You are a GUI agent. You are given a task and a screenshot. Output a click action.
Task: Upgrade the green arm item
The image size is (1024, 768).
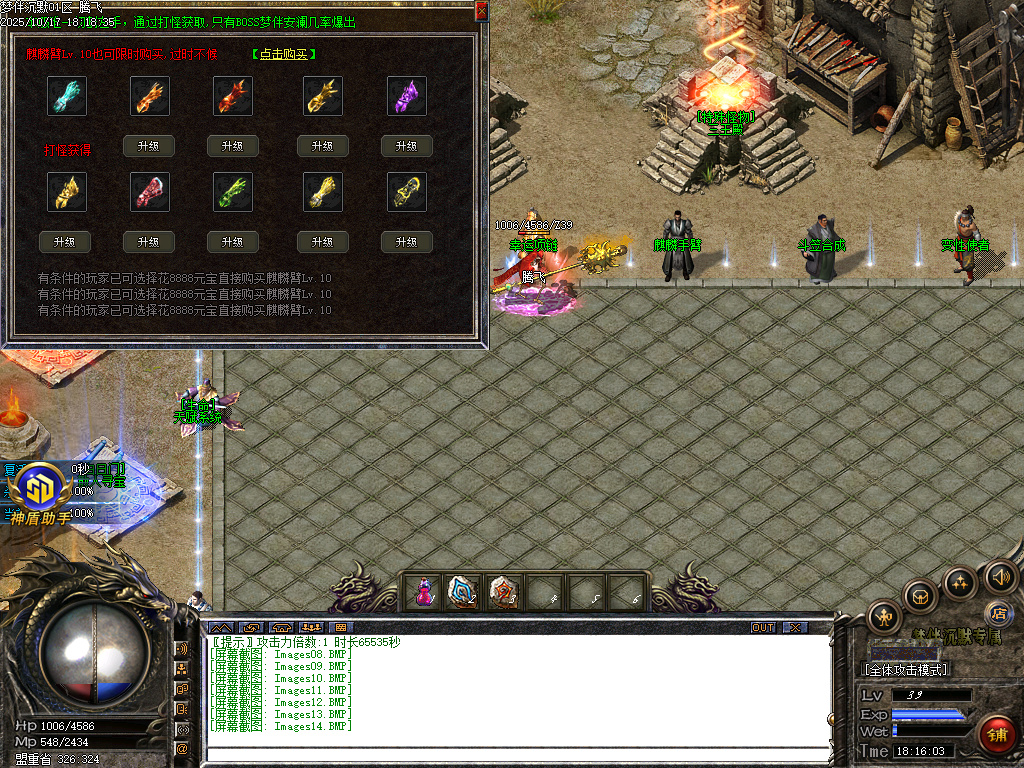click(x=233, y=242)
